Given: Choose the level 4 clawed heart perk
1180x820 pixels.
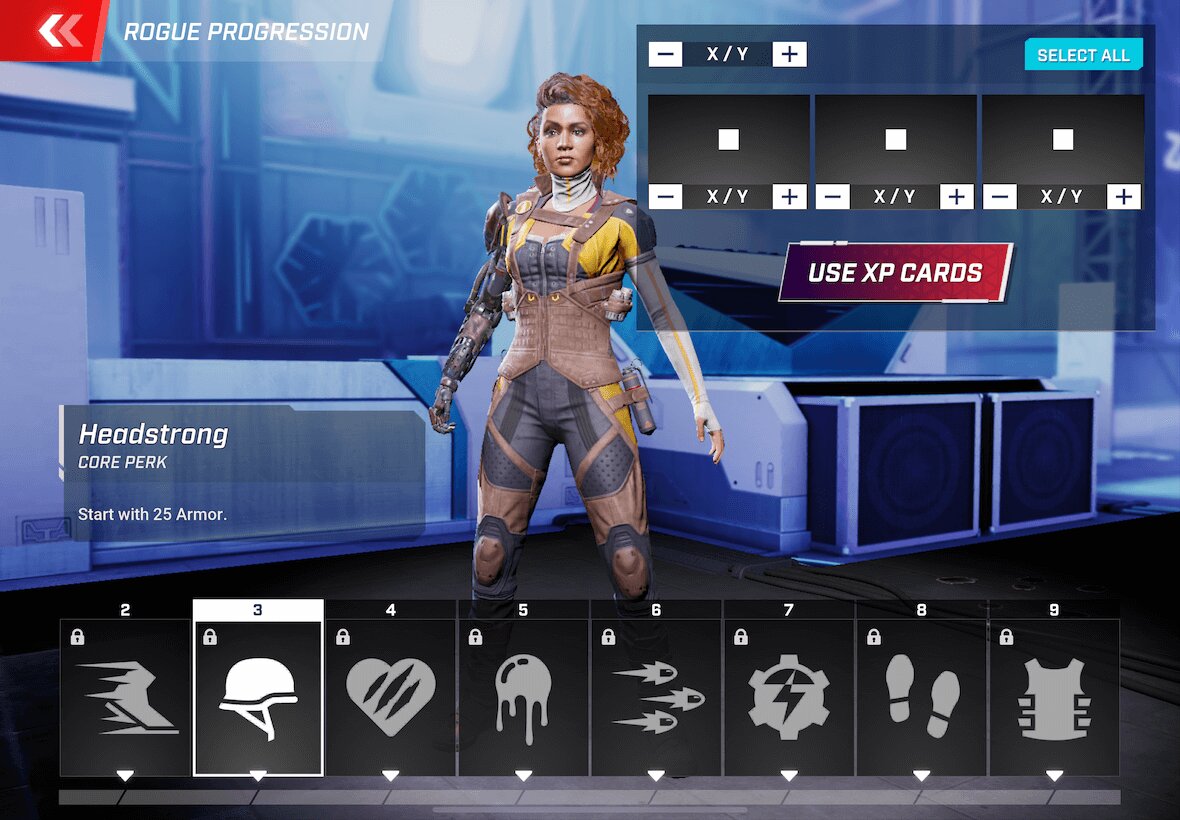Looking at the screenshot, I should (391, 697).
